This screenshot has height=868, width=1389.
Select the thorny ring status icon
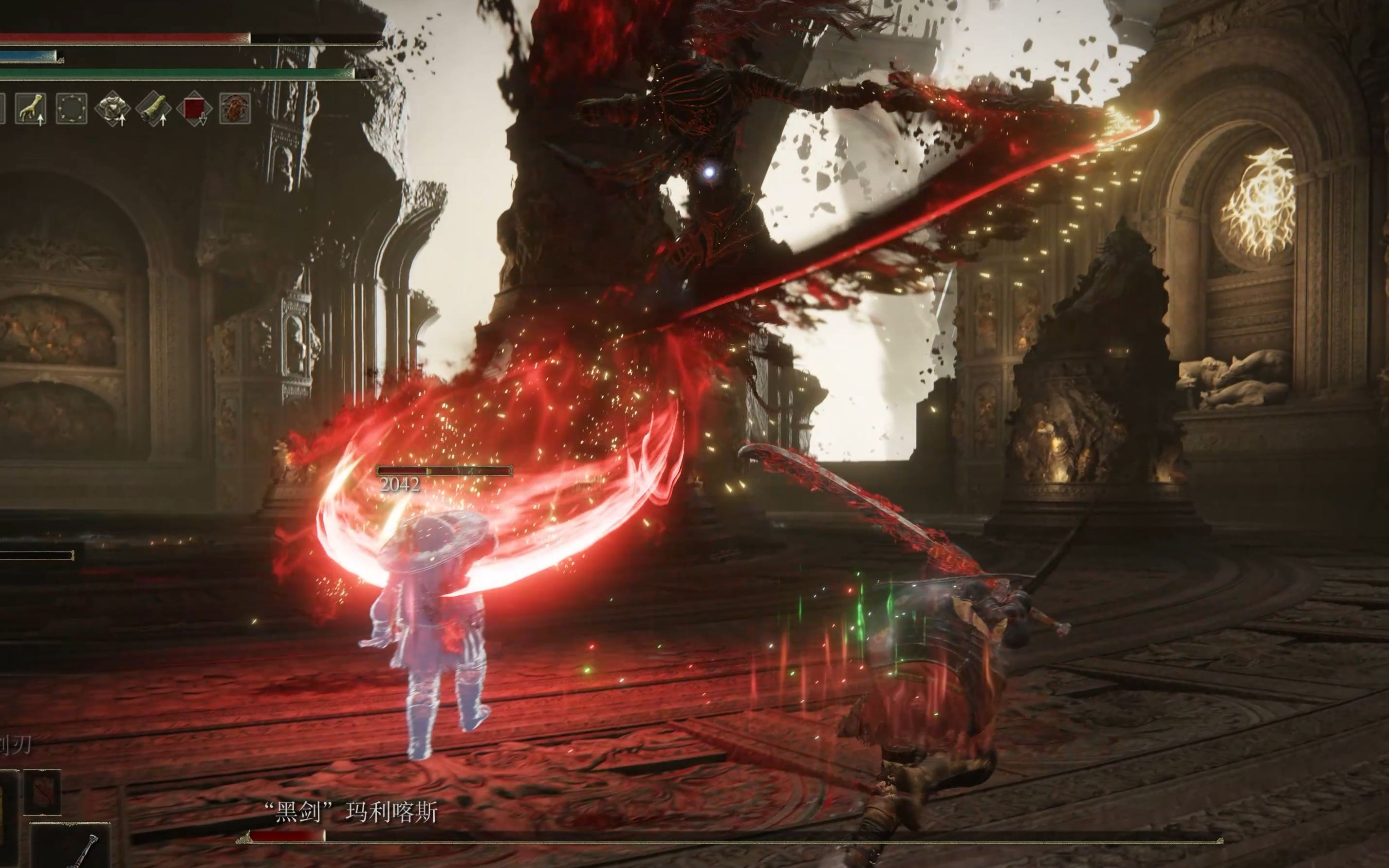[x=72, y=109]
